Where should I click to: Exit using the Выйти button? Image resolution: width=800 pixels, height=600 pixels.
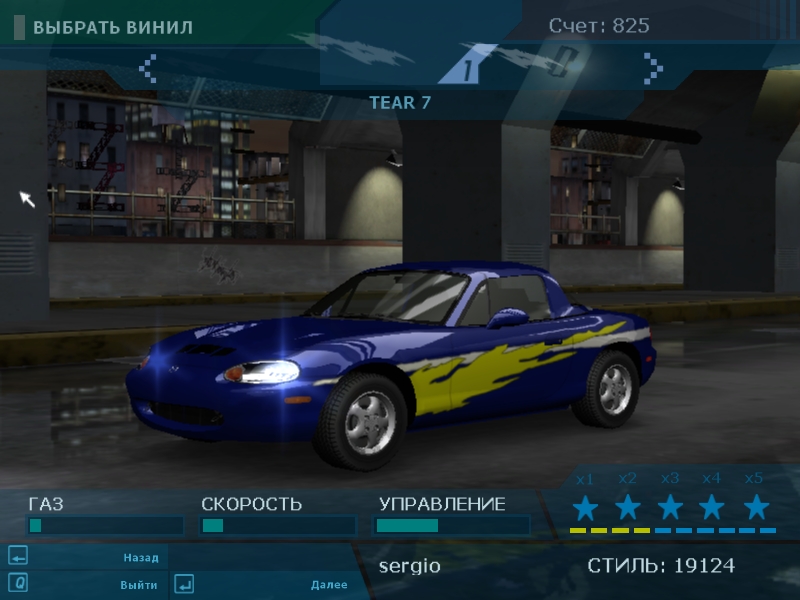tap(138, 585)
